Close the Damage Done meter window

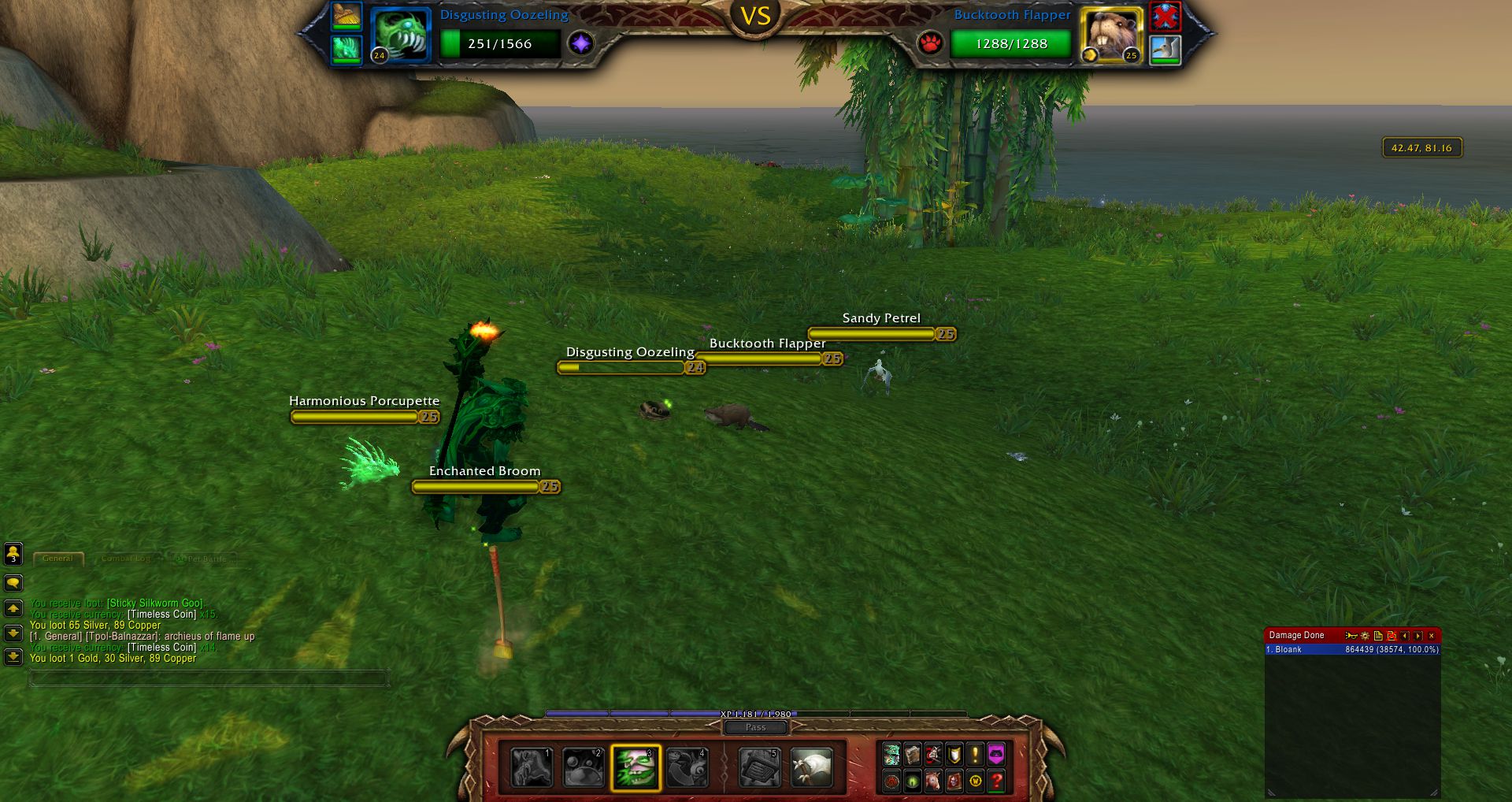pos(1432,636)
